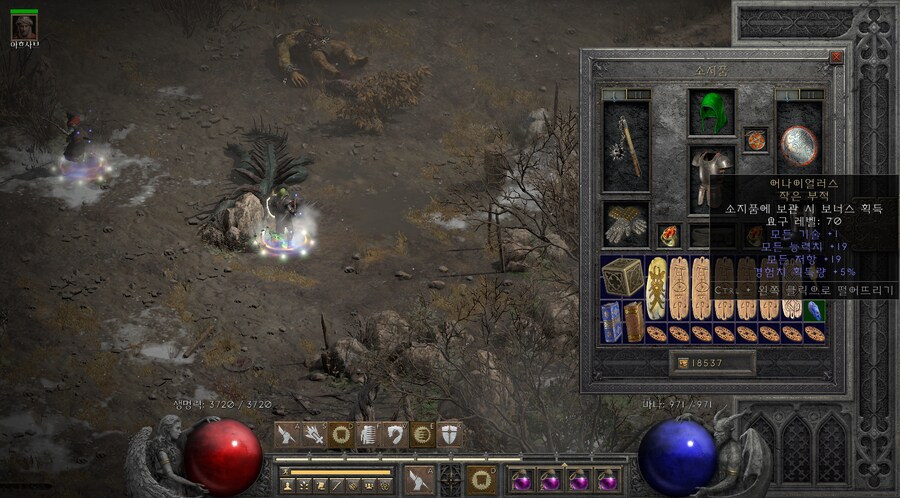This screenshot has height=498, width=900.
Task: Pick up the Horadric Cube in the inventory
Action: tap(622, 278)
